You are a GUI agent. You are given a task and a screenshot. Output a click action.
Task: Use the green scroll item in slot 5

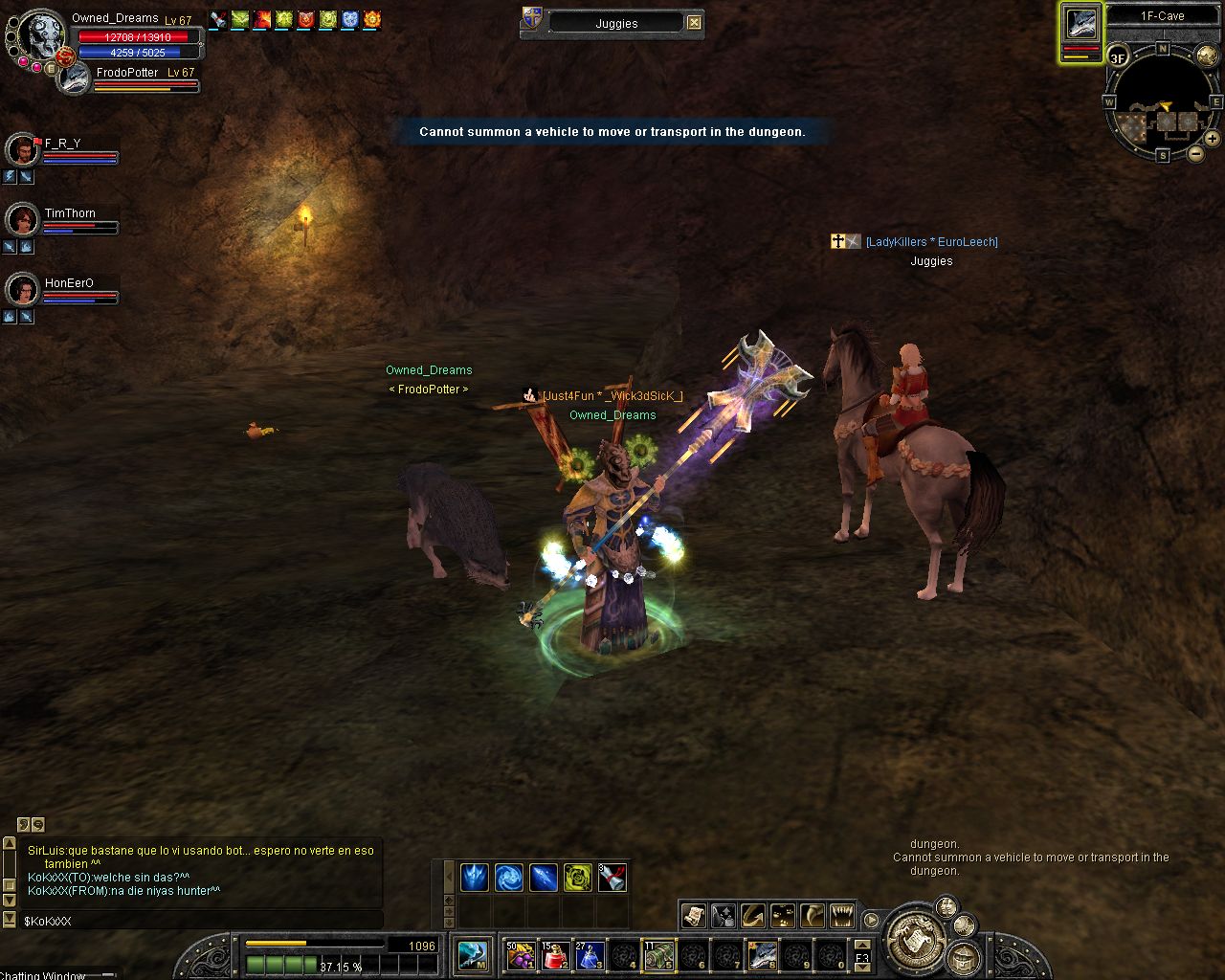[x=658, y=955]
